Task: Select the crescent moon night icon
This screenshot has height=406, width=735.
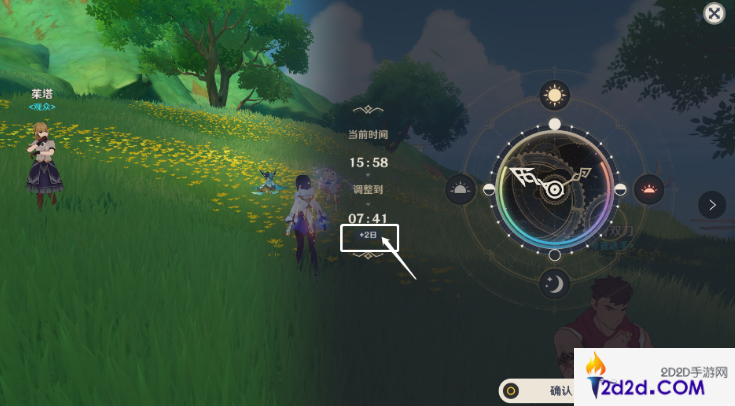Action: tap(555, 284)
